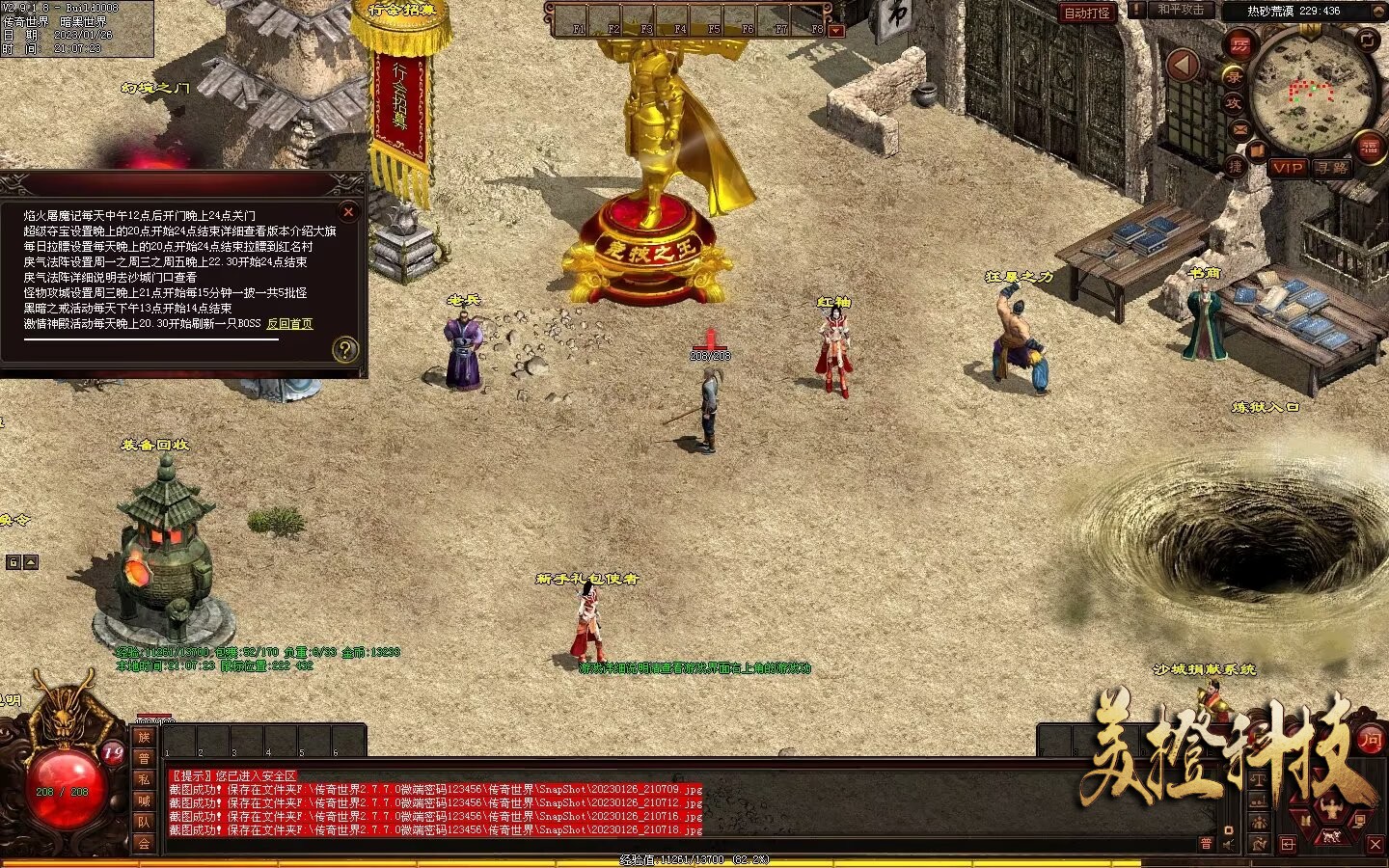
Task: Select the 队 team chat tab
Action: [144, 822]
